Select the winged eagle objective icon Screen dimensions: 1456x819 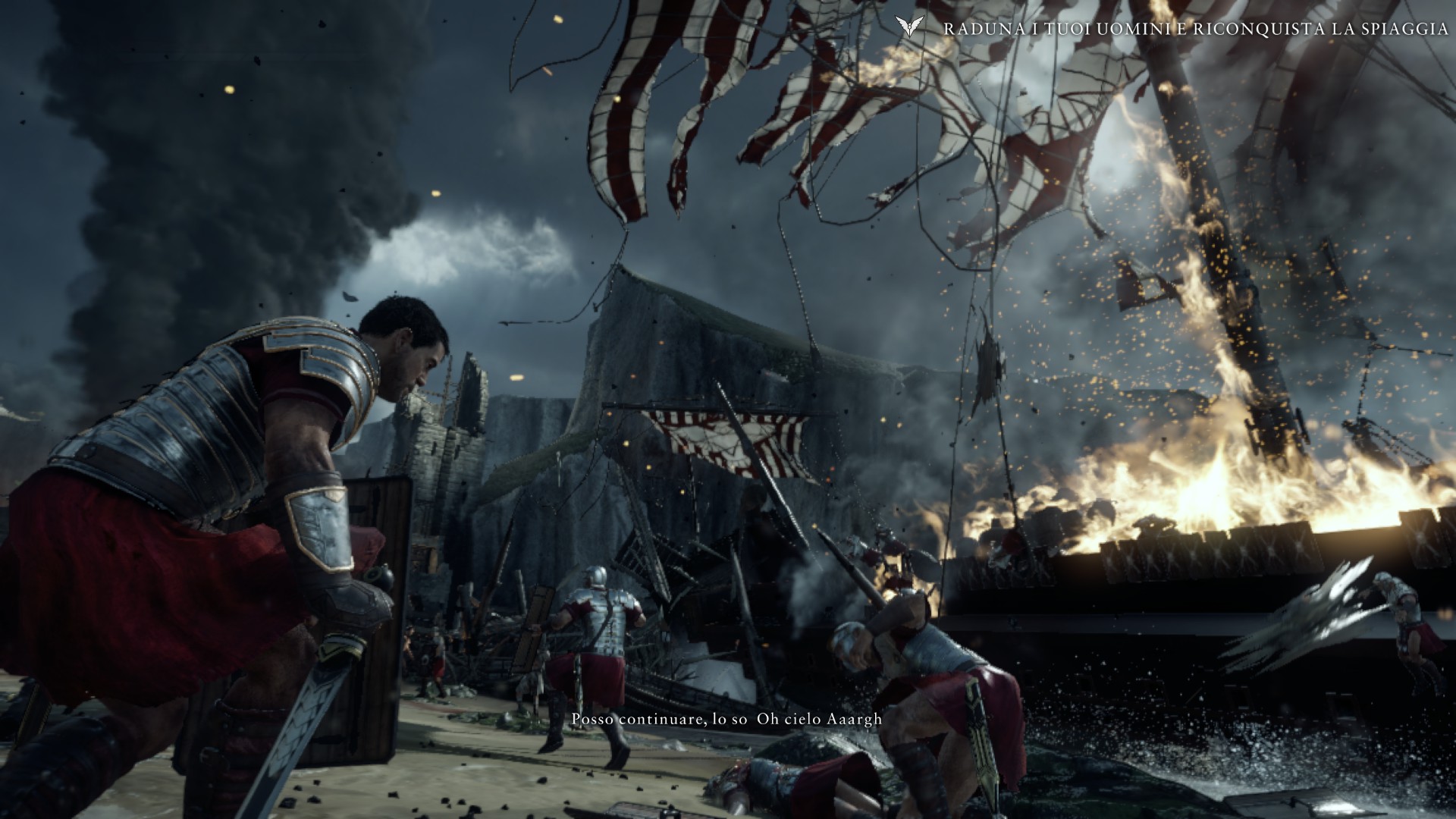[908, 28]
